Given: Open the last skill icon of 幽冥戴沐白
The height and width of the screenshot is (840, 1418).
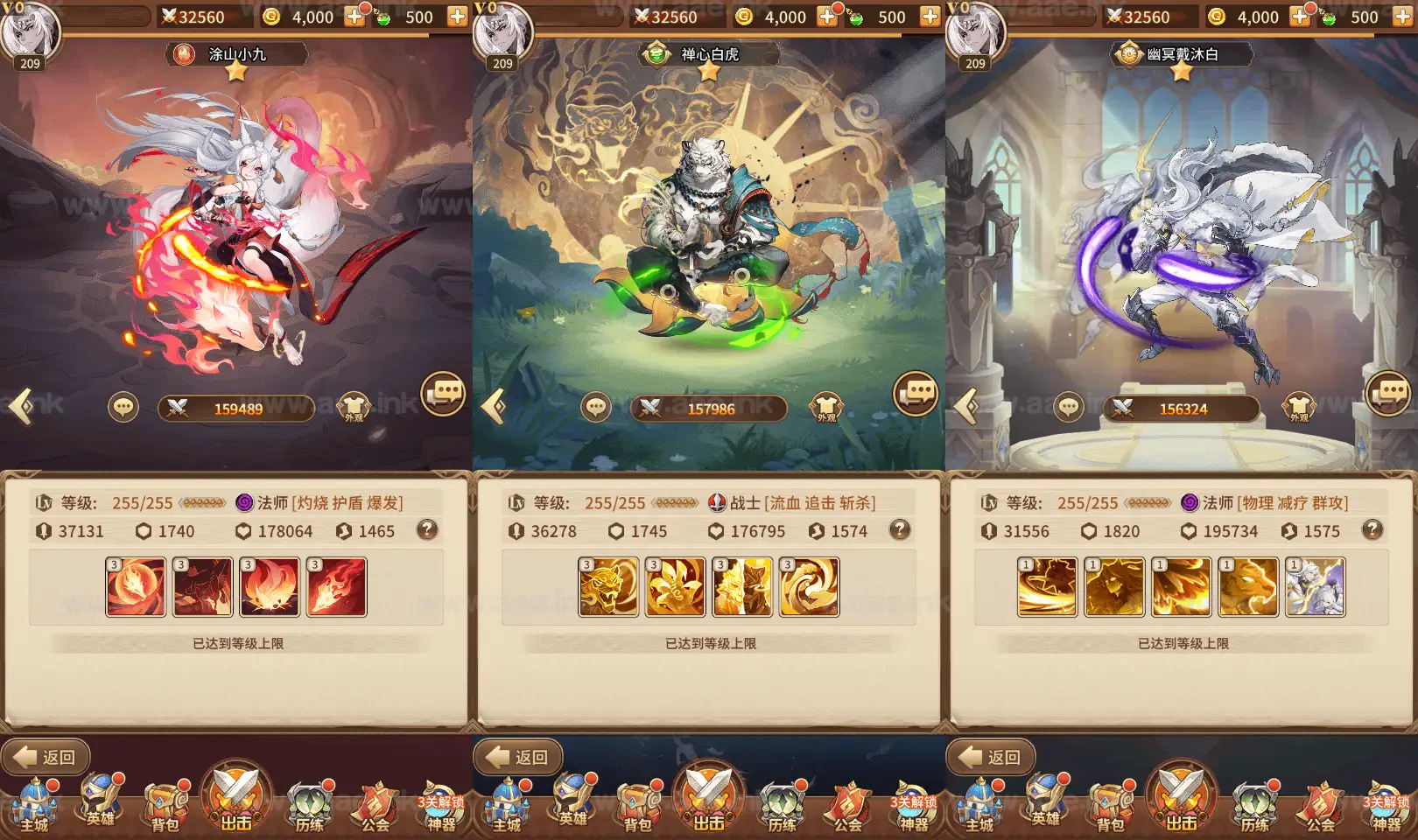Looking at the screenshot, I should click(x=1315, y=586).
